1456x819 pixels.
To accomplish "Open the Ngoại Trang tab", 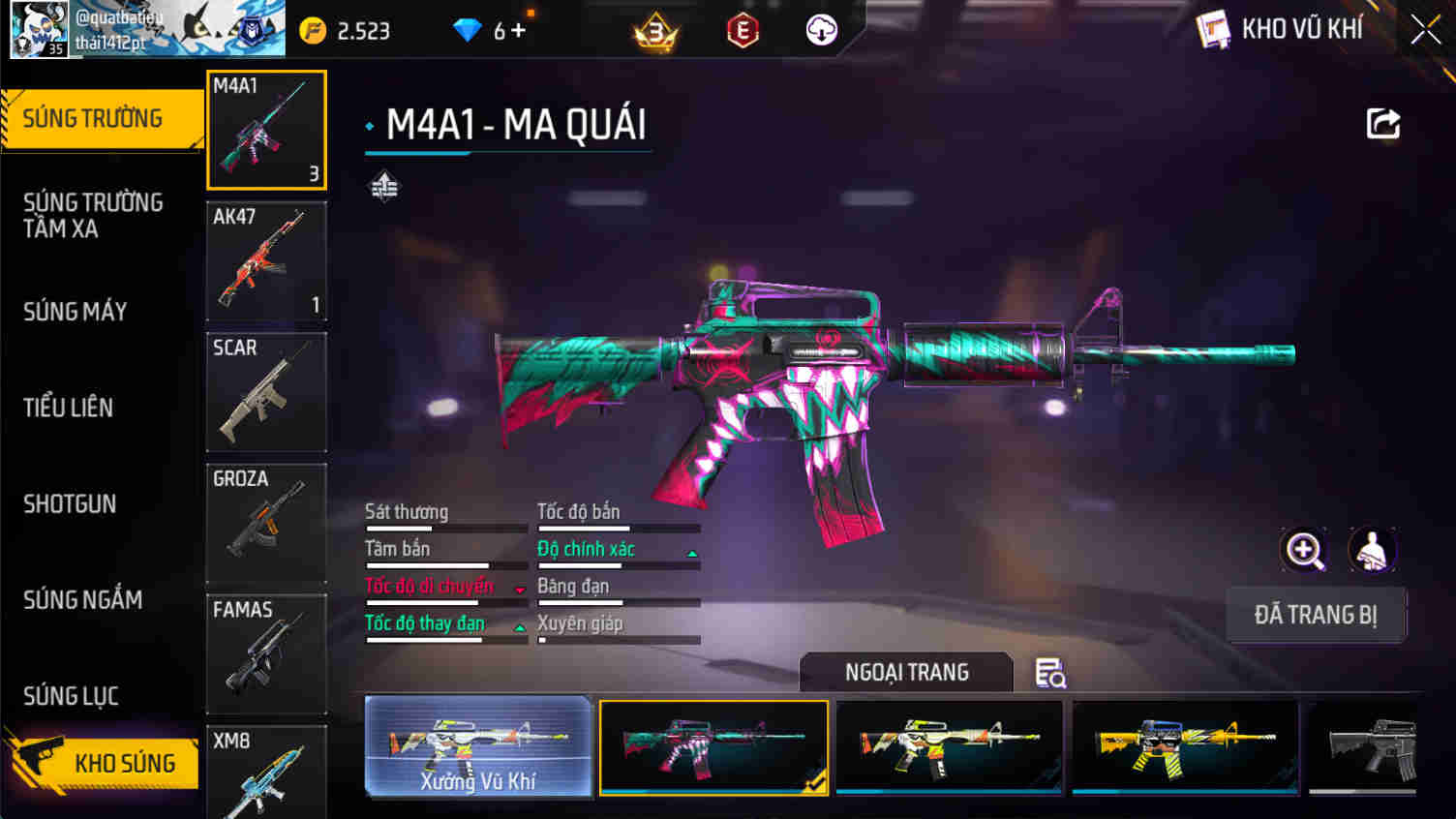I will (x=906, y=672).
